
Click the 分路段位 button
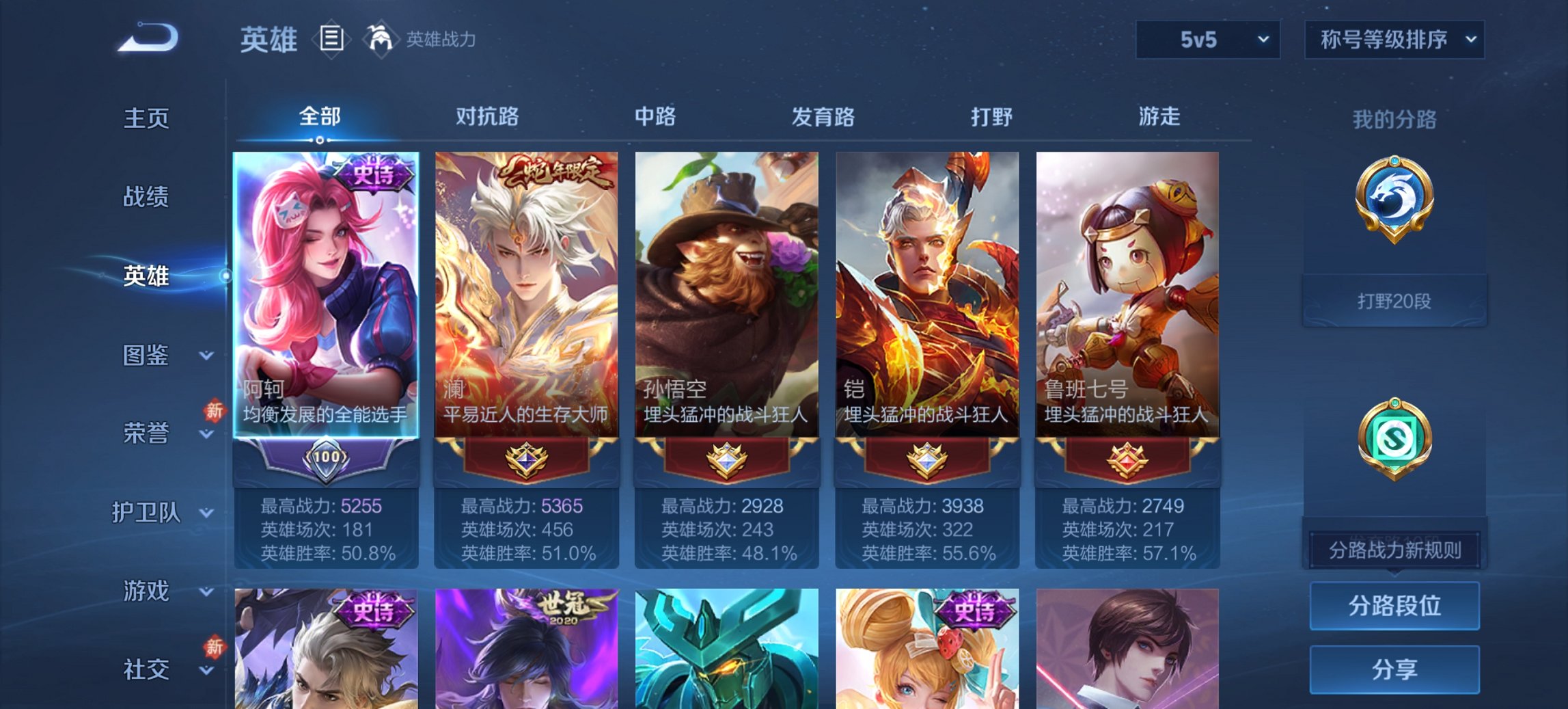click(x=1394, y=606)
